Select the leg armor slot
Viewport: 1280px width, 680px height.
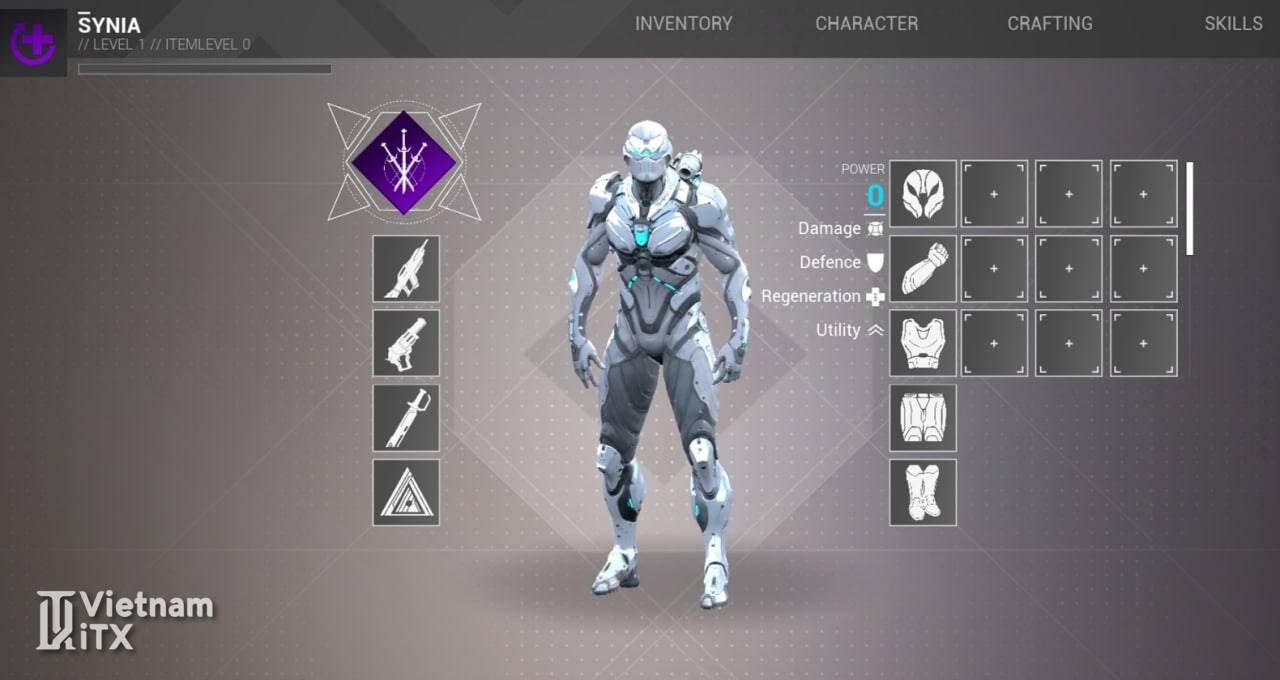(x=923, y=417)
